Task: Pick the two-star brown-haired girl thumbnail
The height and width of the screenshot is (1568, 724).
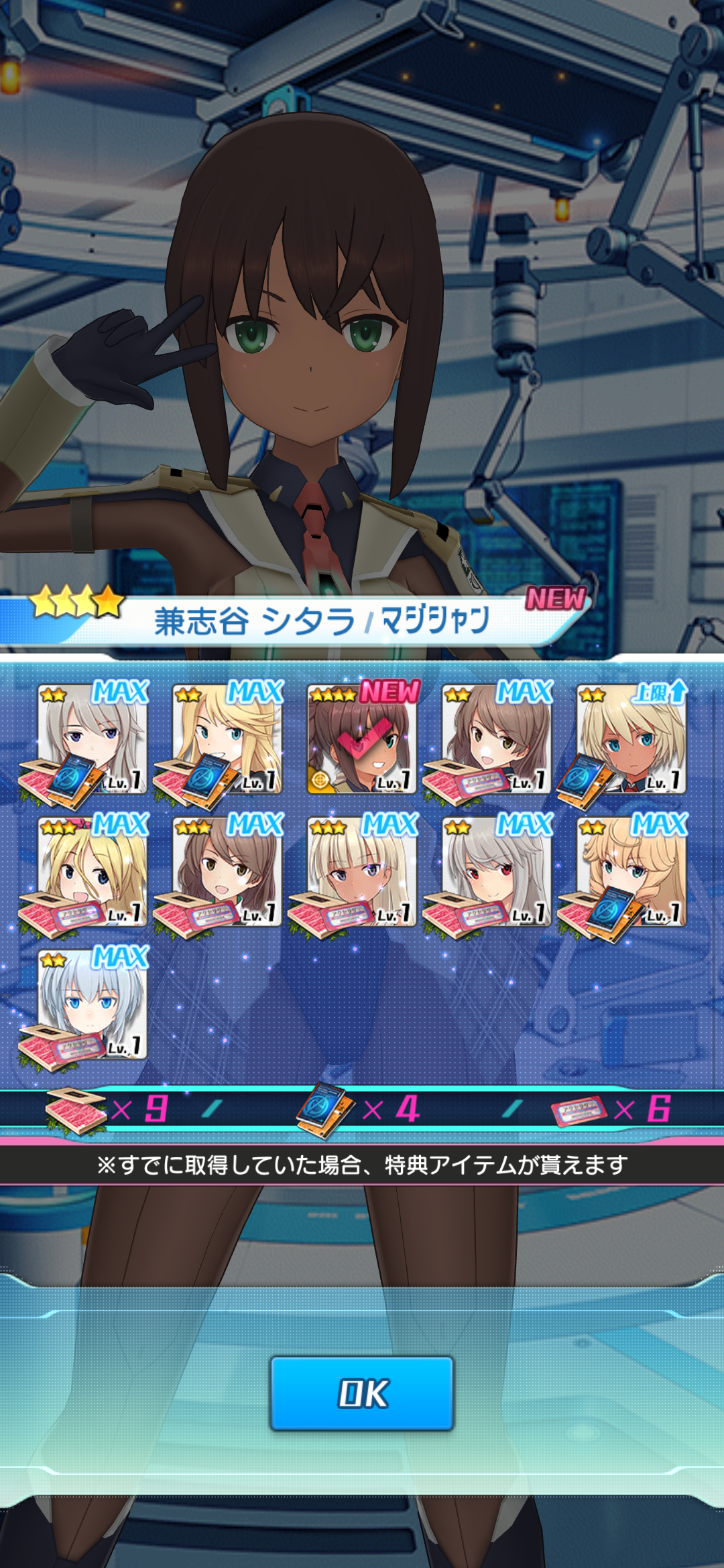Action: [x=497, y=739]
